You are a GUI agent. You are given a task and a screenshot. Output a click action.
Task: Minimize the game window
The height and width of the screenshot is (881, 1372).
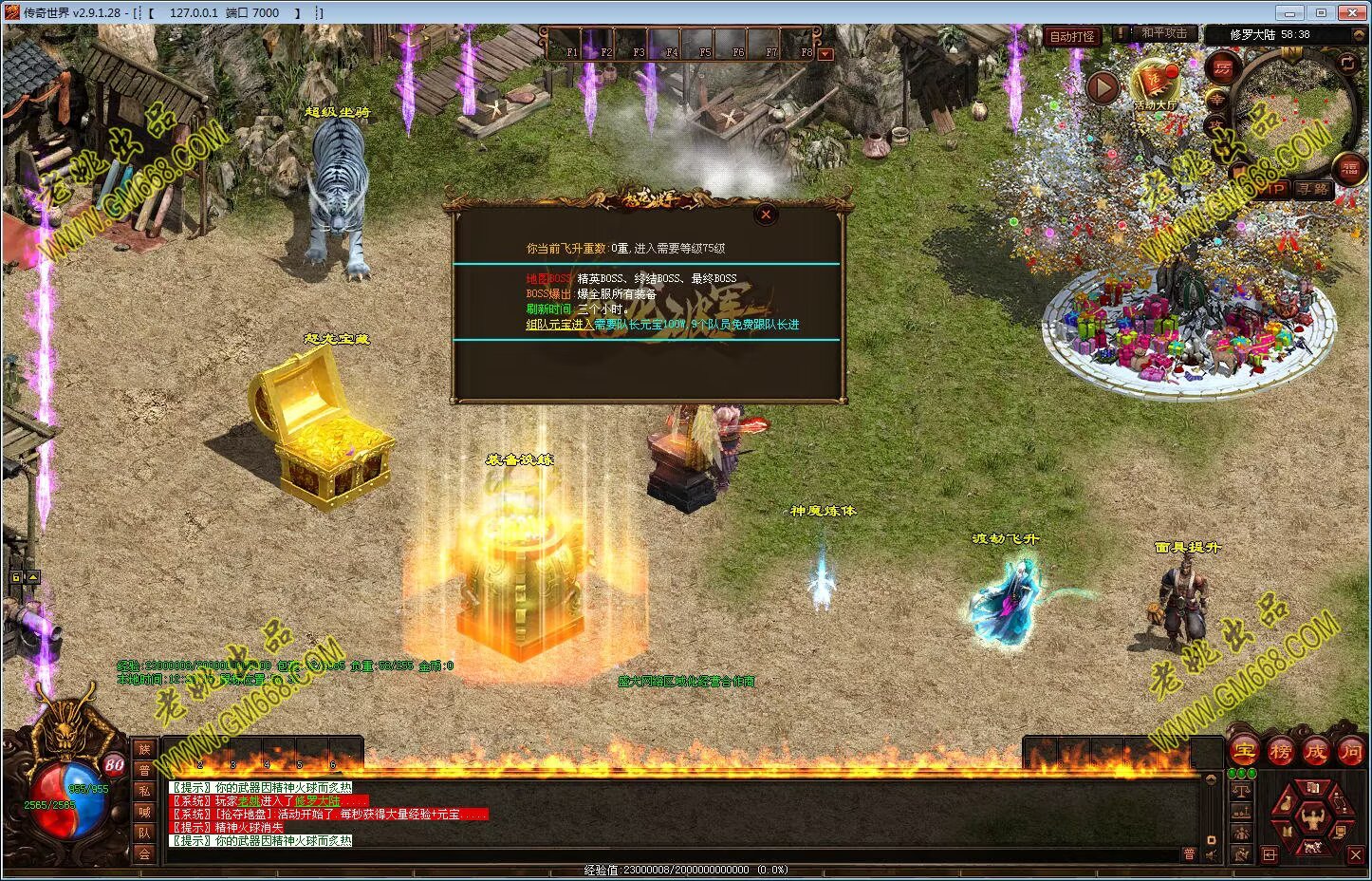1289,12
